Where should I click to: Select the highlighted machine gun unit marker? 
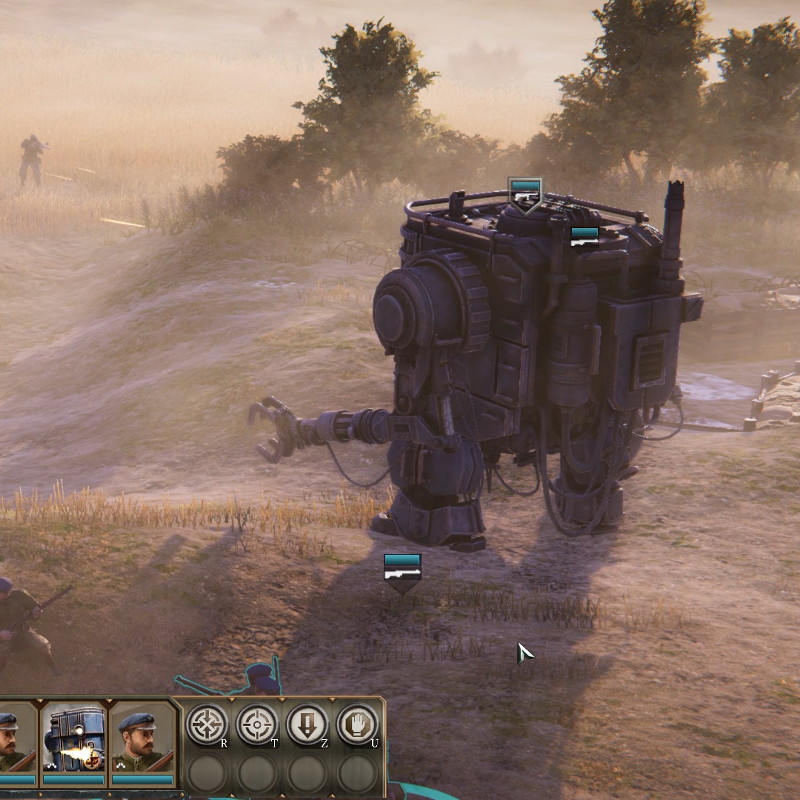(x=525, y=194)
